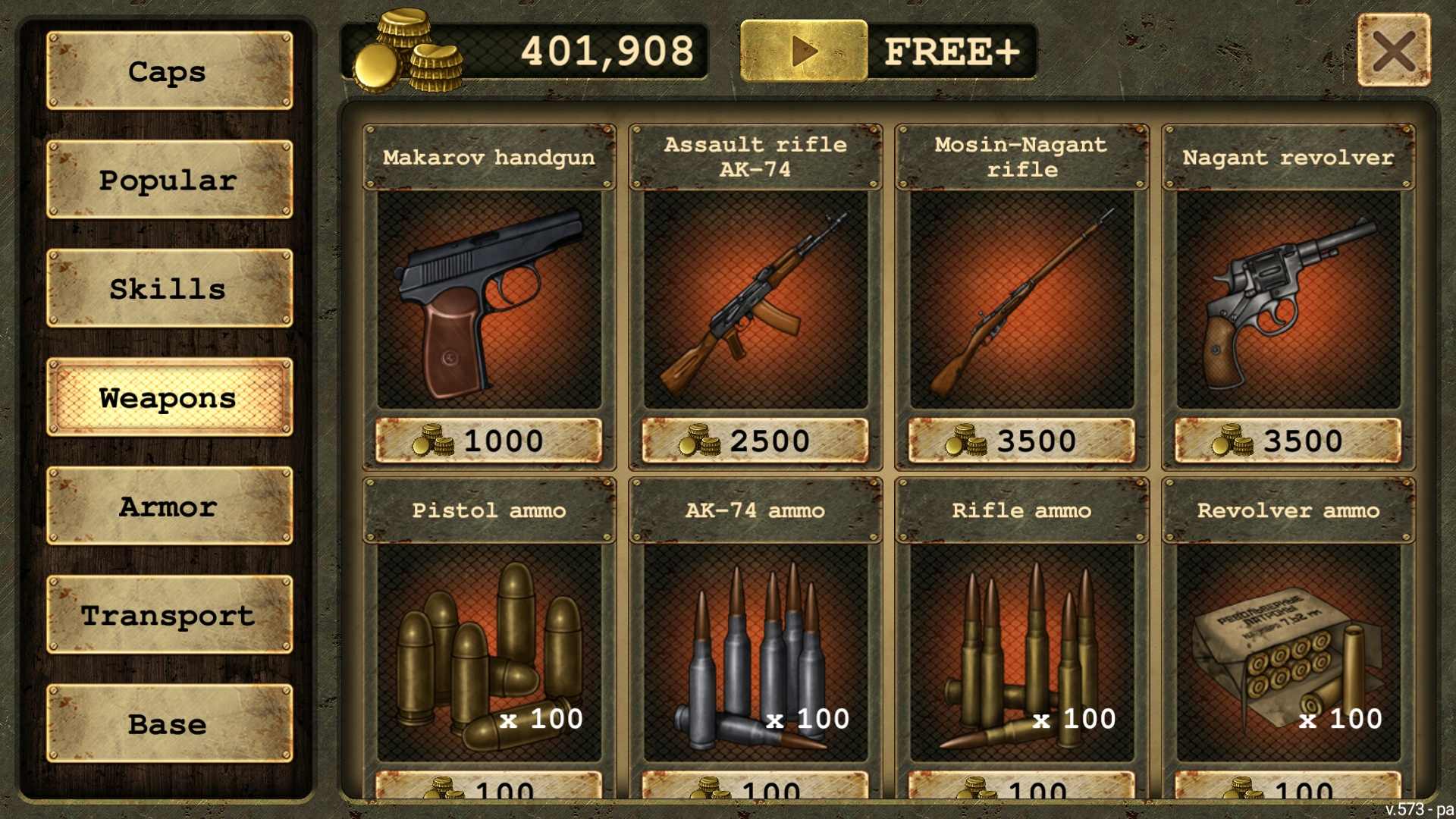Purchase the Assault rifle AK-74 for 2500

tap(755, 441)
